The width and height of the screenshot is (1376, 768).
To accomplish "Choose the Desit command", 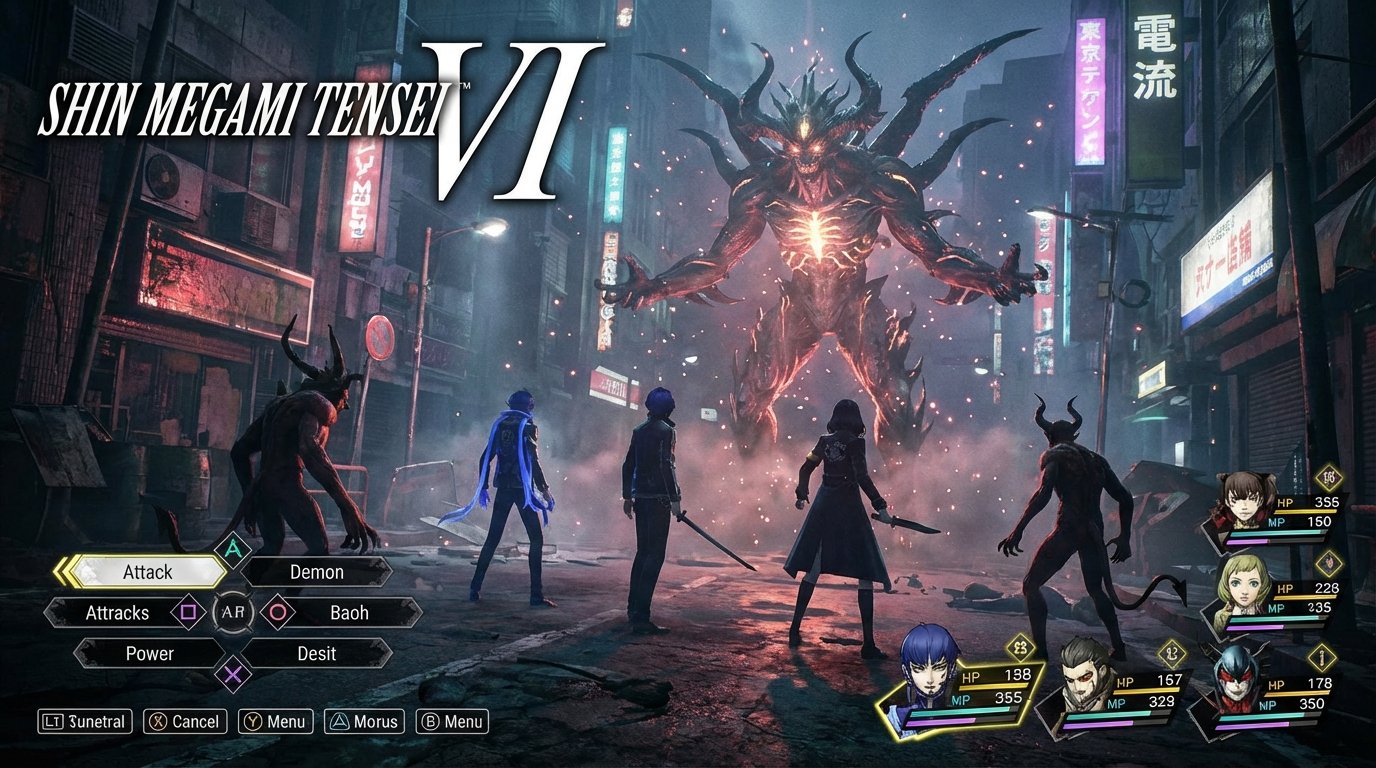I will (x=315, y=654).
